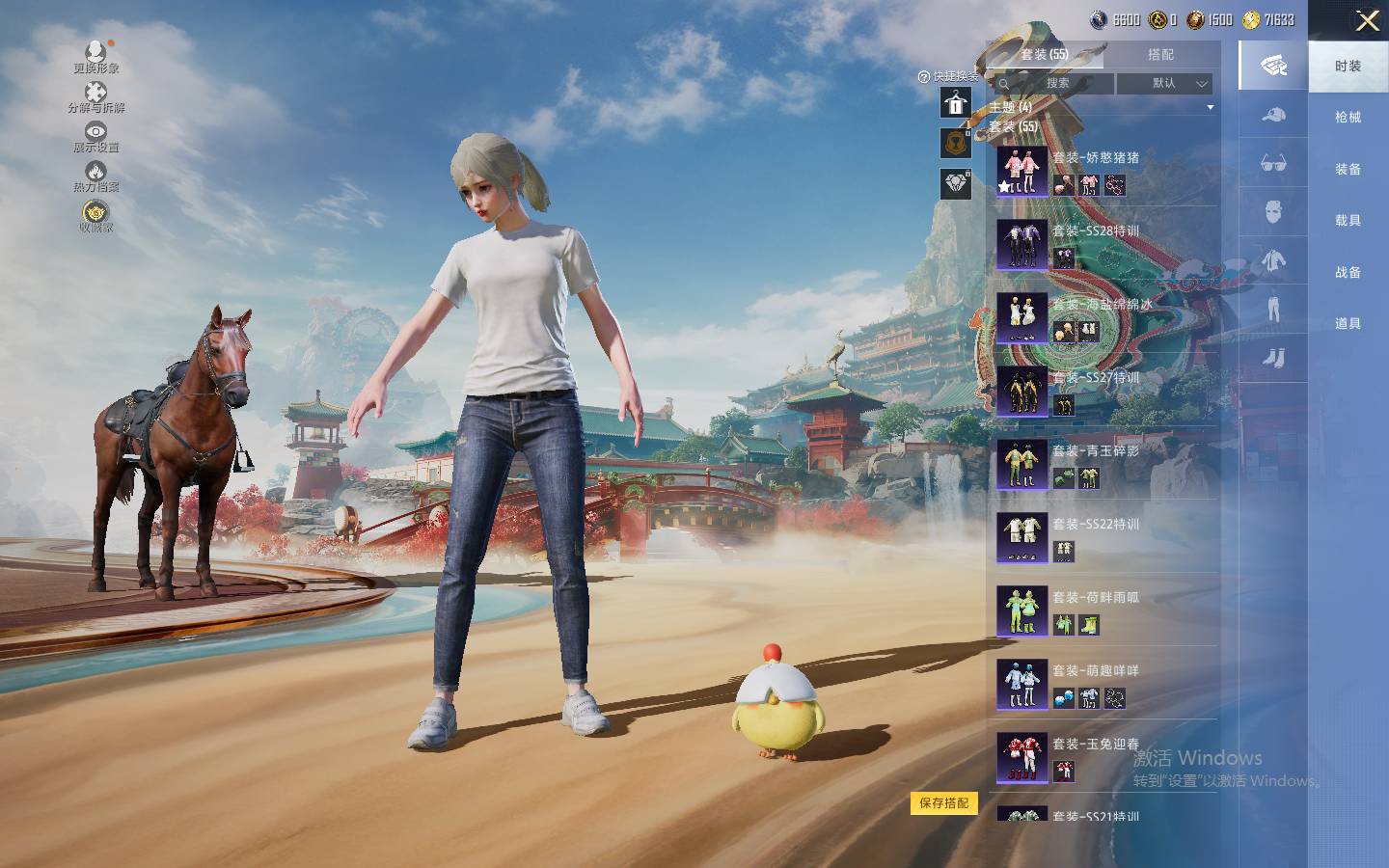Switch to the 枪械 category

click(x=1348, y=118)
